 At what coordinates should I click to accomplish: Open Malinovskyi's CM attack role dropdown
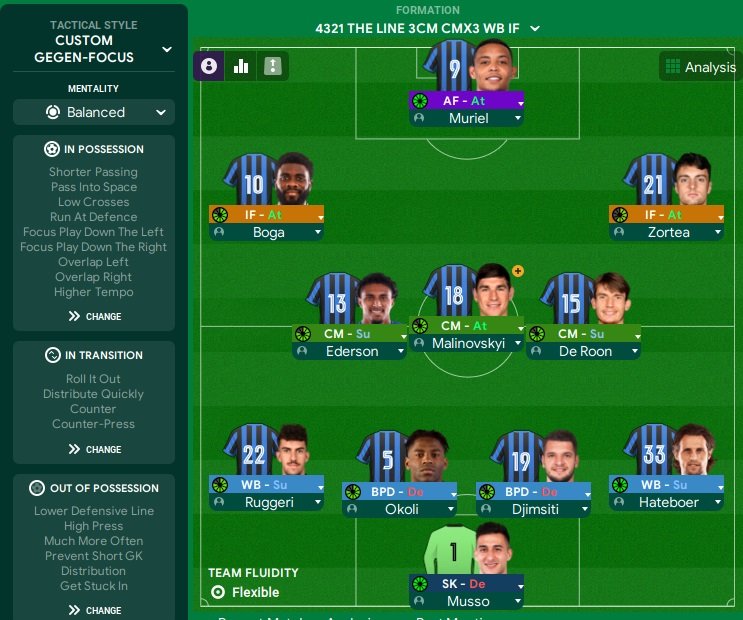tap(466, 326)
